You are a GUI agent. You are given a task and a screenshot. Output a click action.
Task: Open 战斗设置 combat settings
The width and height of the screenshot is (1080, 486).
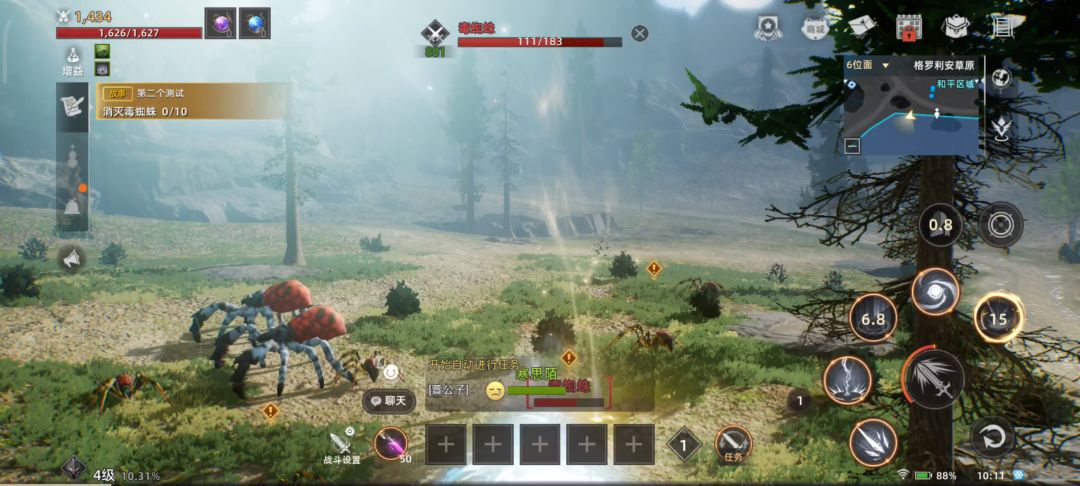click(x=343, y=446)
